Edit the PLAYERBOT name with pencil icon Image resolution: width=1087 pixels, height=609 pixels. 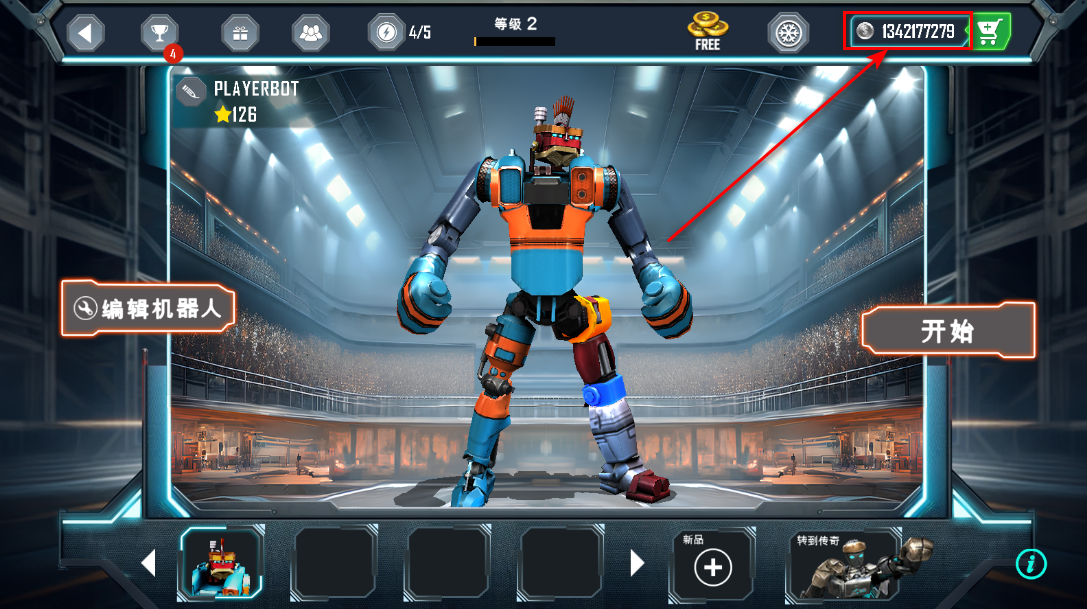(191, 92)
